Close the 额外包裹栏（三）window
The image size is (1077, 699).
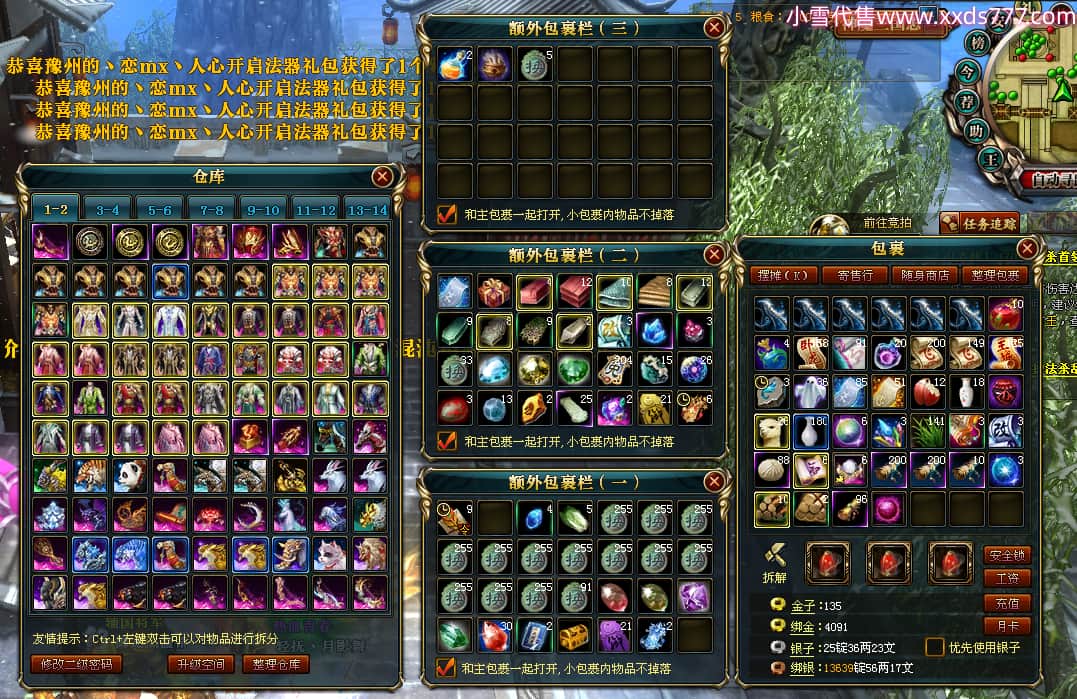[x=714, y=28]
